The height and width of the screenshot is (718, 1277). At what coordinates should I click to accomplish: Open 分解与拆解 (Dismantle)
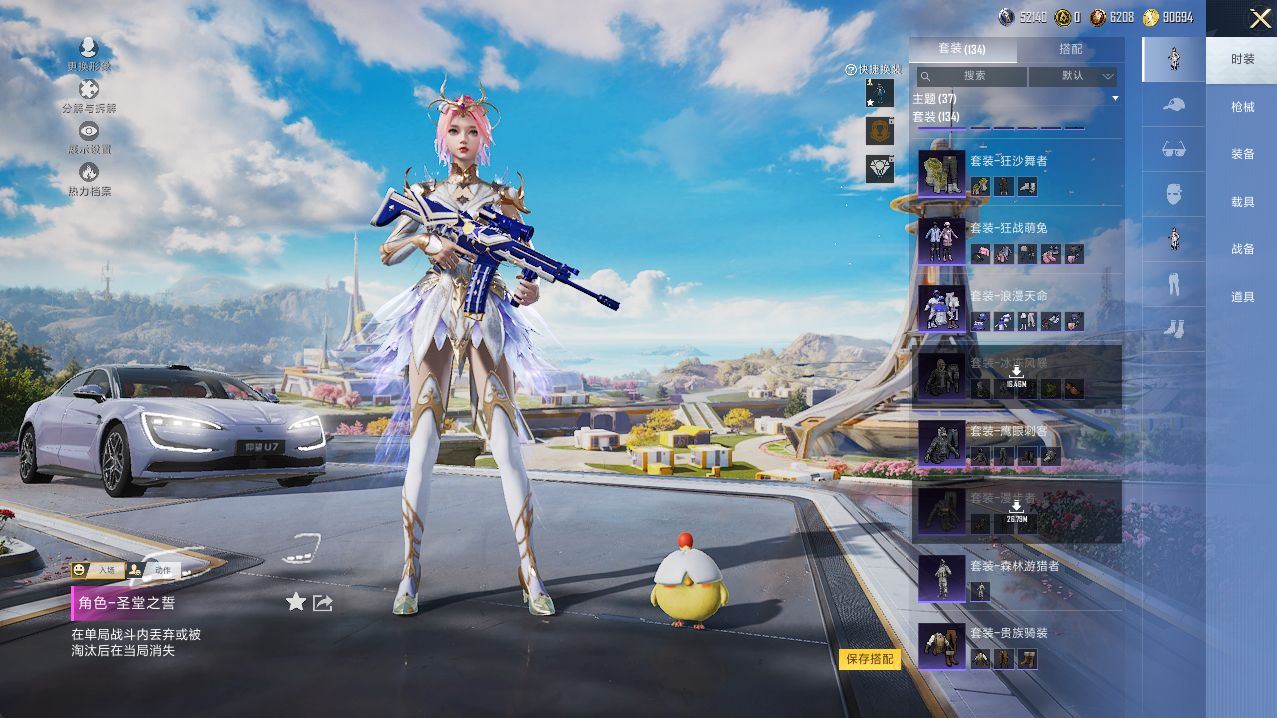(x=89, y=96)
